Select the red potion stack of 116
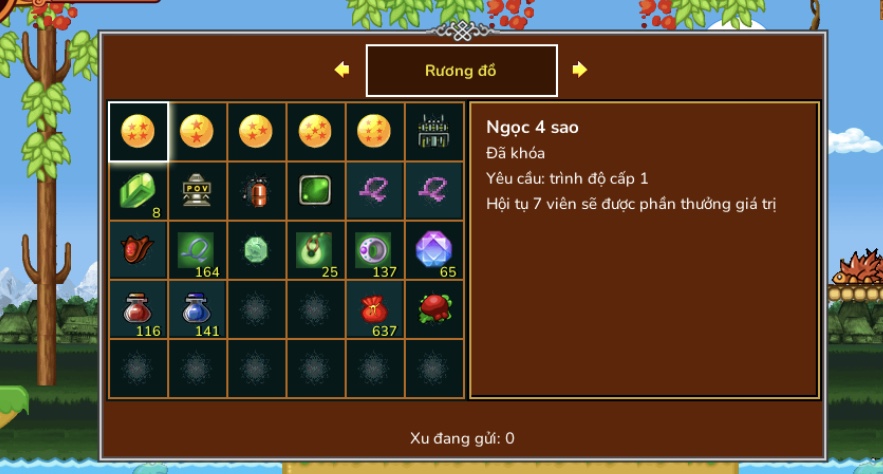883x474 pixels. (138, 309)
